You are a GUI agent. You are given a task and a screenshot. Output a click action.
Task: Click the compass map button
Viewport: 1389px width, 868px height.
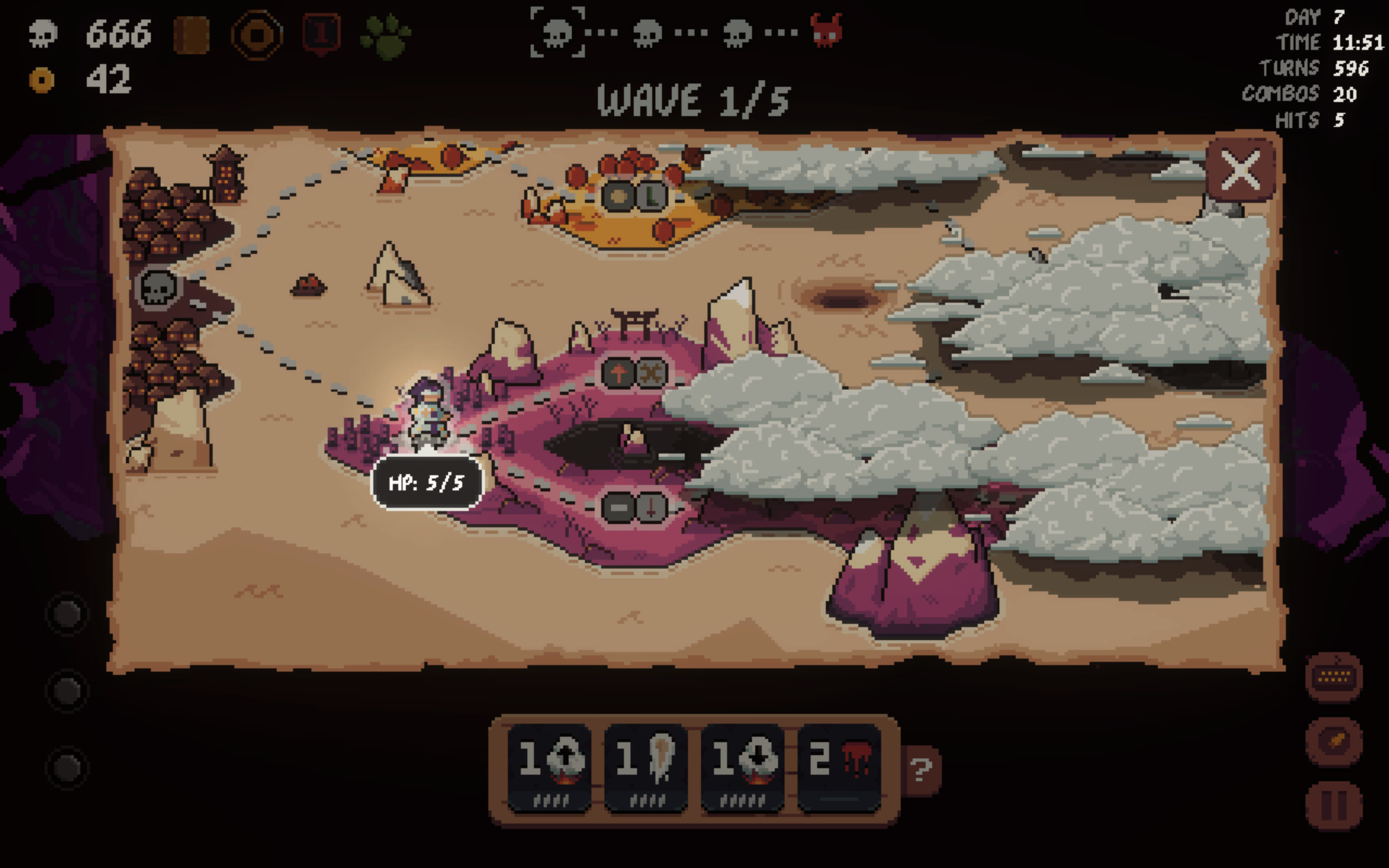point(1333,741)
